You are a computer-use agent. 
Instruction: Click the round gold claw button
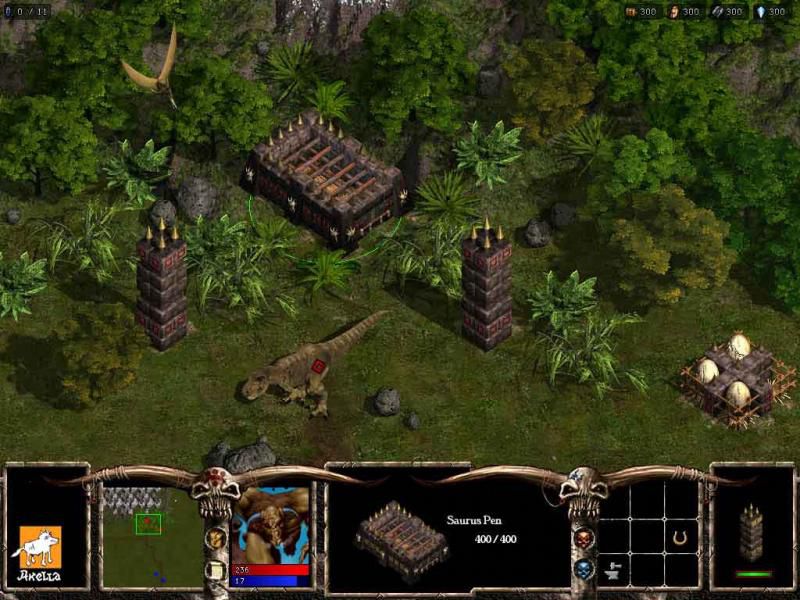click(x=215, y=538)
